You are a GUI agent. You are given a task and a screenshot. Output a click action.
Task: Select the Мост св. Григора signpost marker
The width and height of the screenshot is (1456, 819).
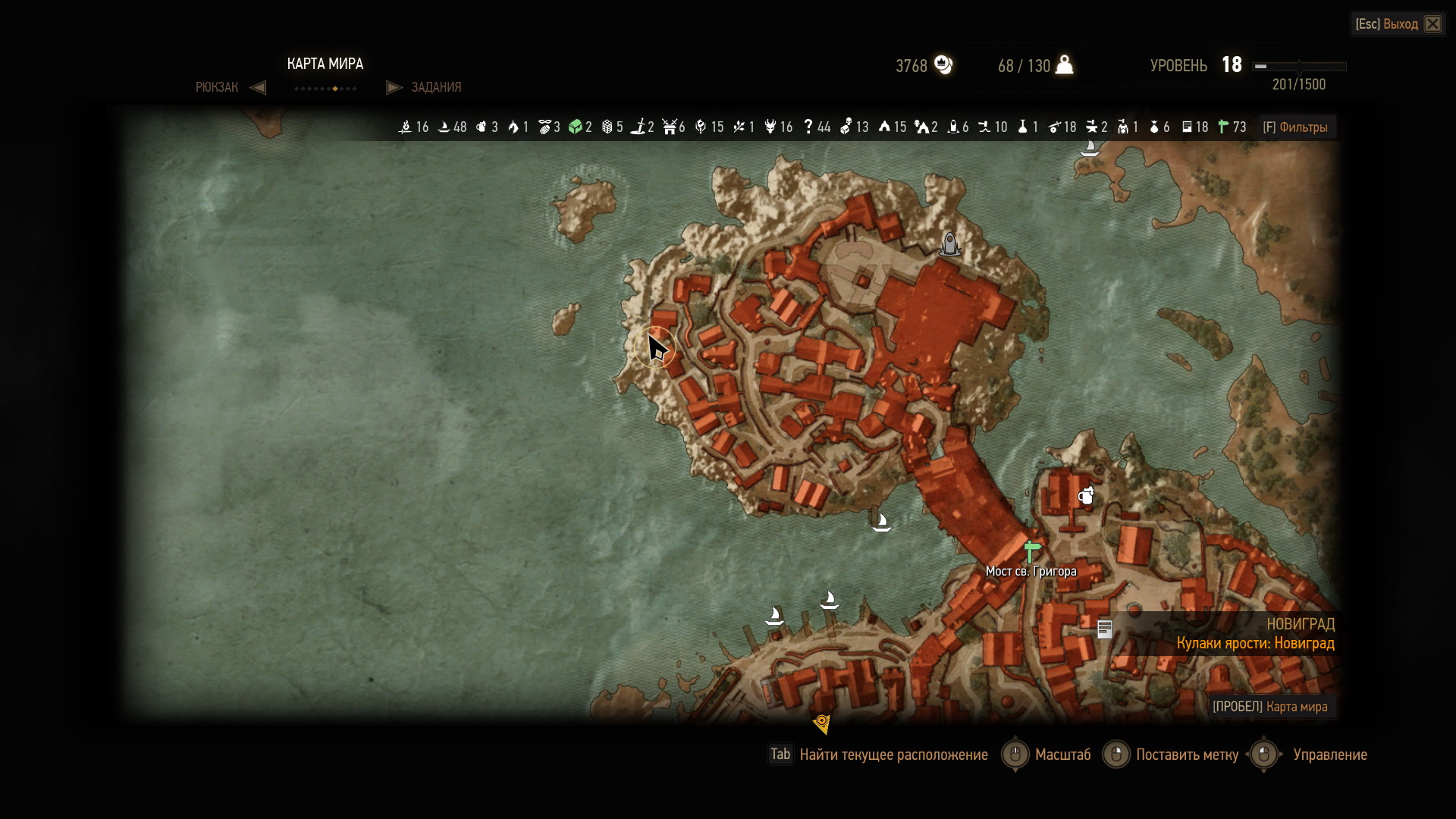pos(1031,551)
